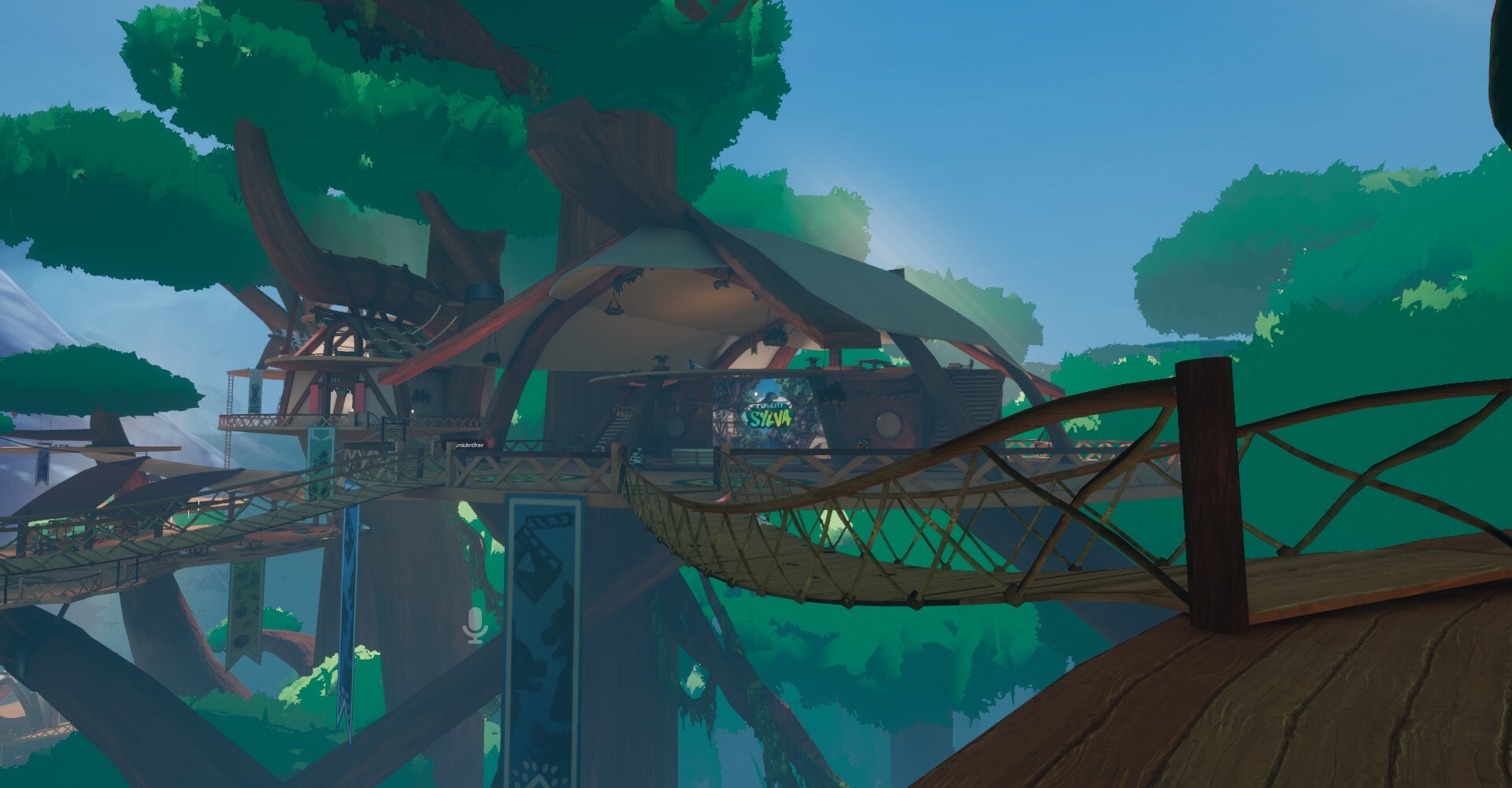Toggle the microphone icon
The image size is (1512, 788).
pos(474,624)
